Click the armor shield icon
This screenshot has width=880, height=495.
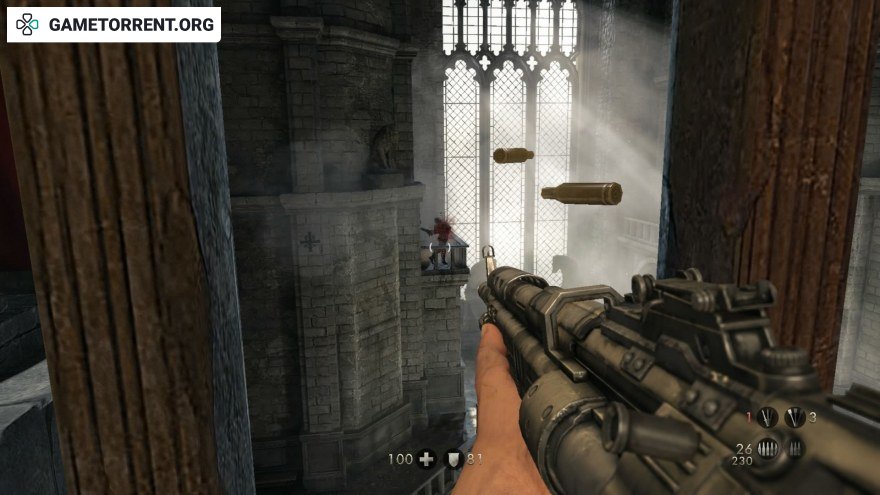pyautogui.click(x=453, y=460)
